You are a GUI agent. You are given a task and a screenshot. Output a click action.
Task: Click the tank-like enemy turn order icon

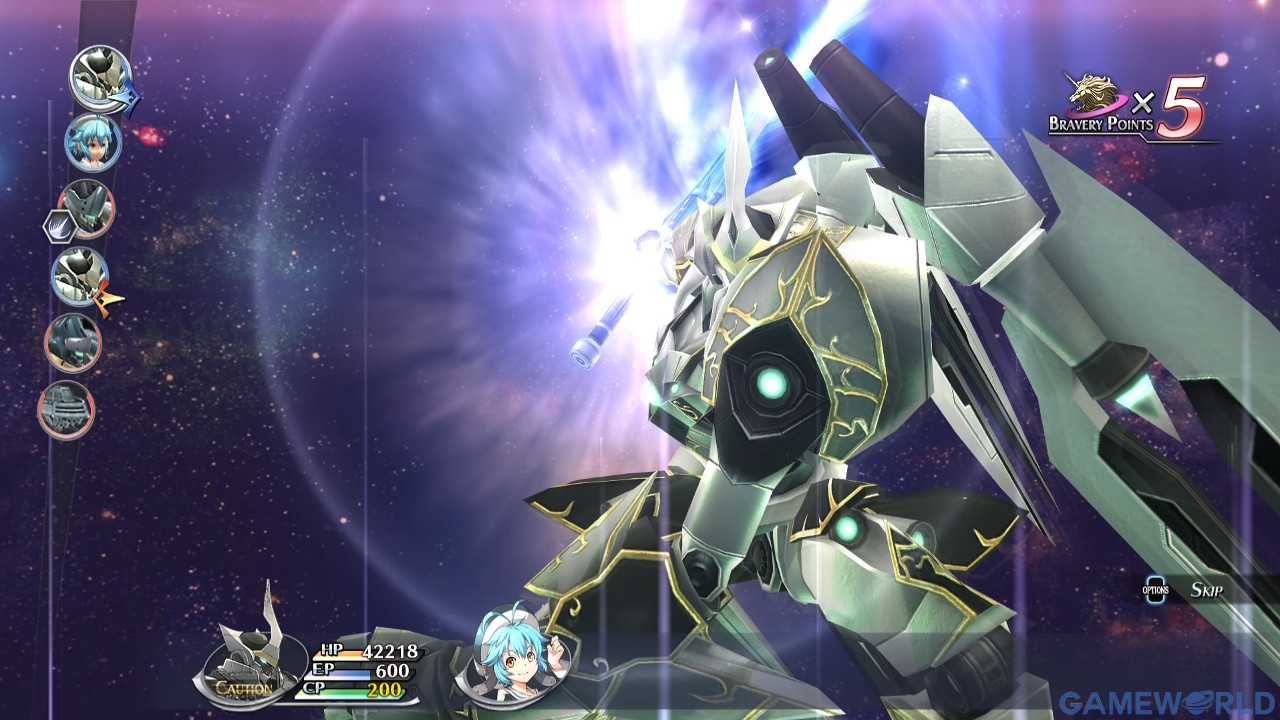pyautogui.click(x=66, y=410)
